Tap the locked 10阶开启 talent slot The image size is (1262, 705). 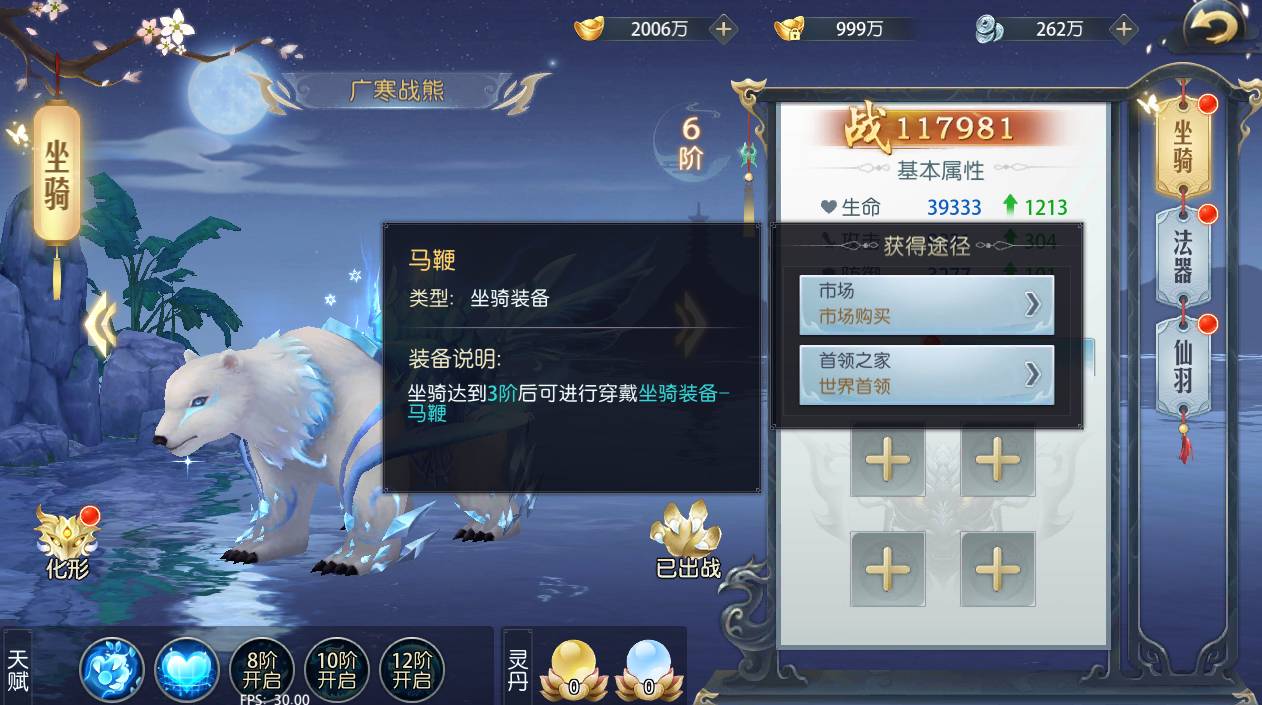337,668
